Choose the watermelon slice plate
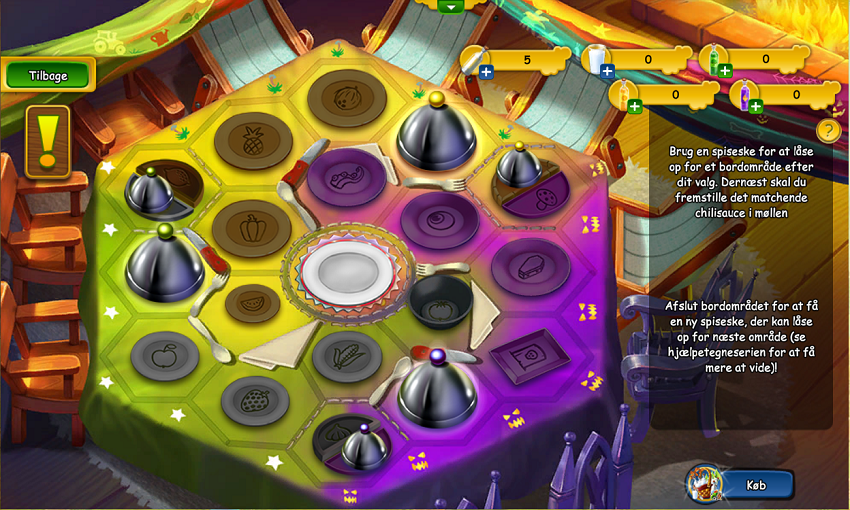This screenshot has width=850, height=510. [x=252, y=301]
